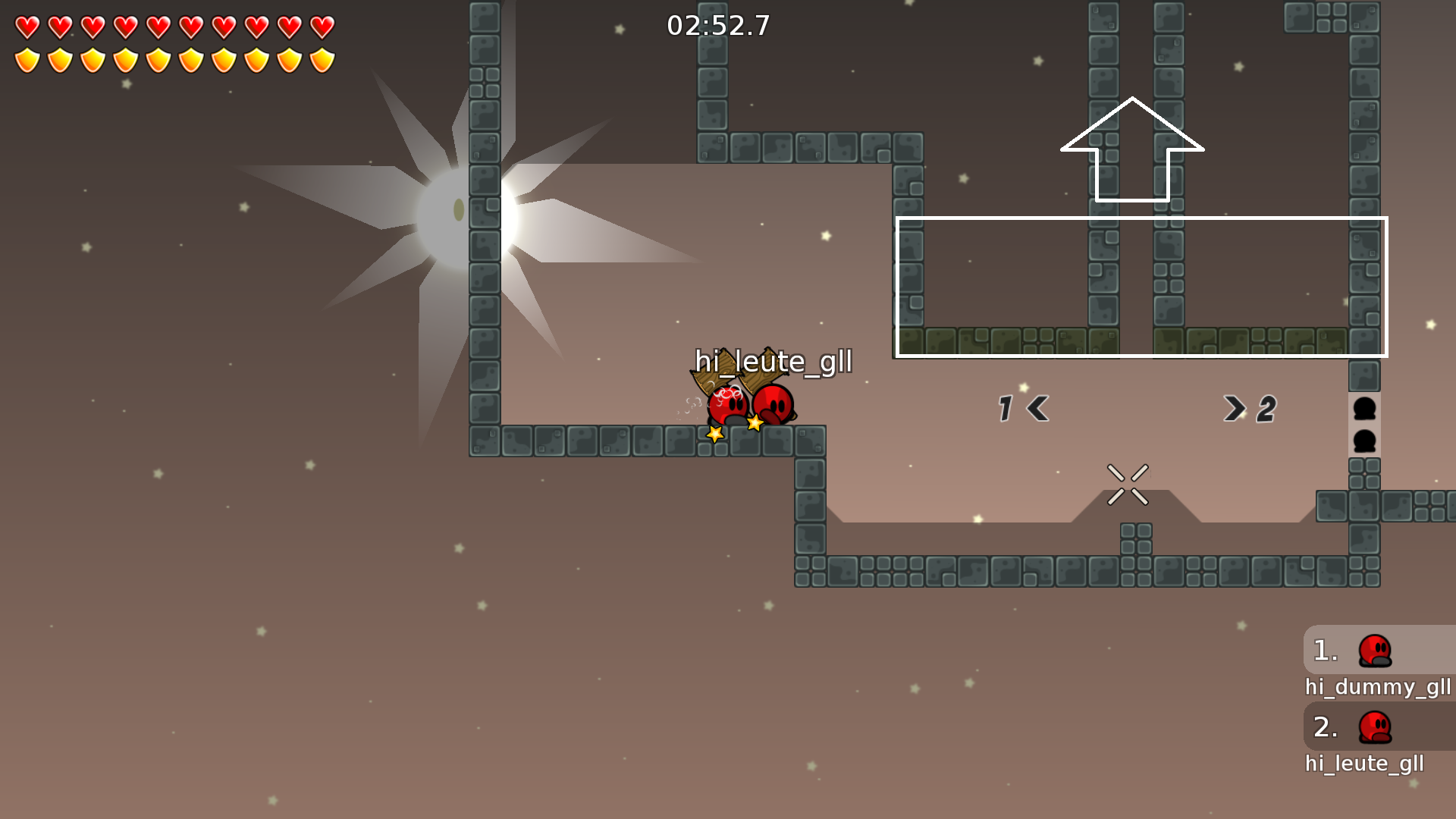Image resolution: width=1456 pixels, height=819 pixels.
Task: Click the upper black spectator silhouette icon
Action: pyautogui.click(x=1365, y=409)
